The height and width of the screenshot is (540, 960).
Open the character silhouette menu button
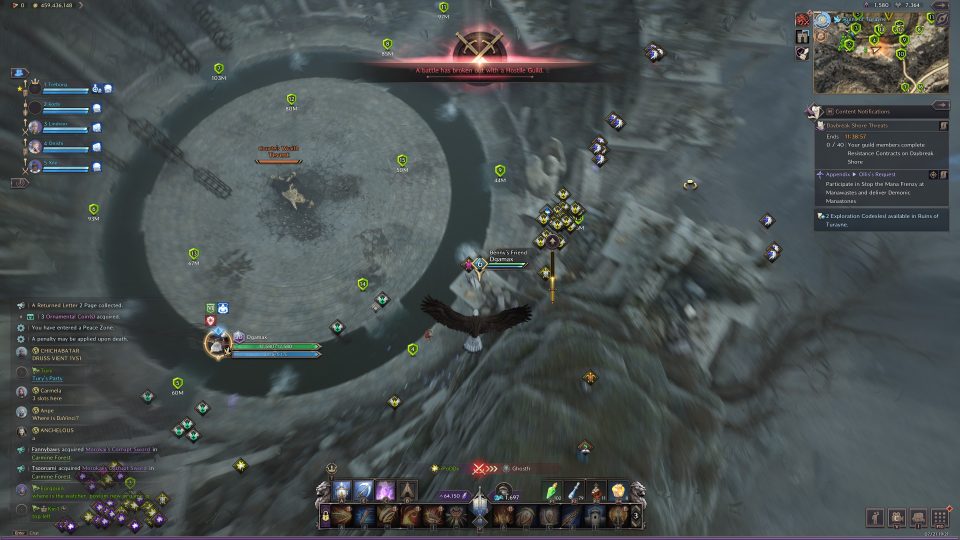point(875,517)
